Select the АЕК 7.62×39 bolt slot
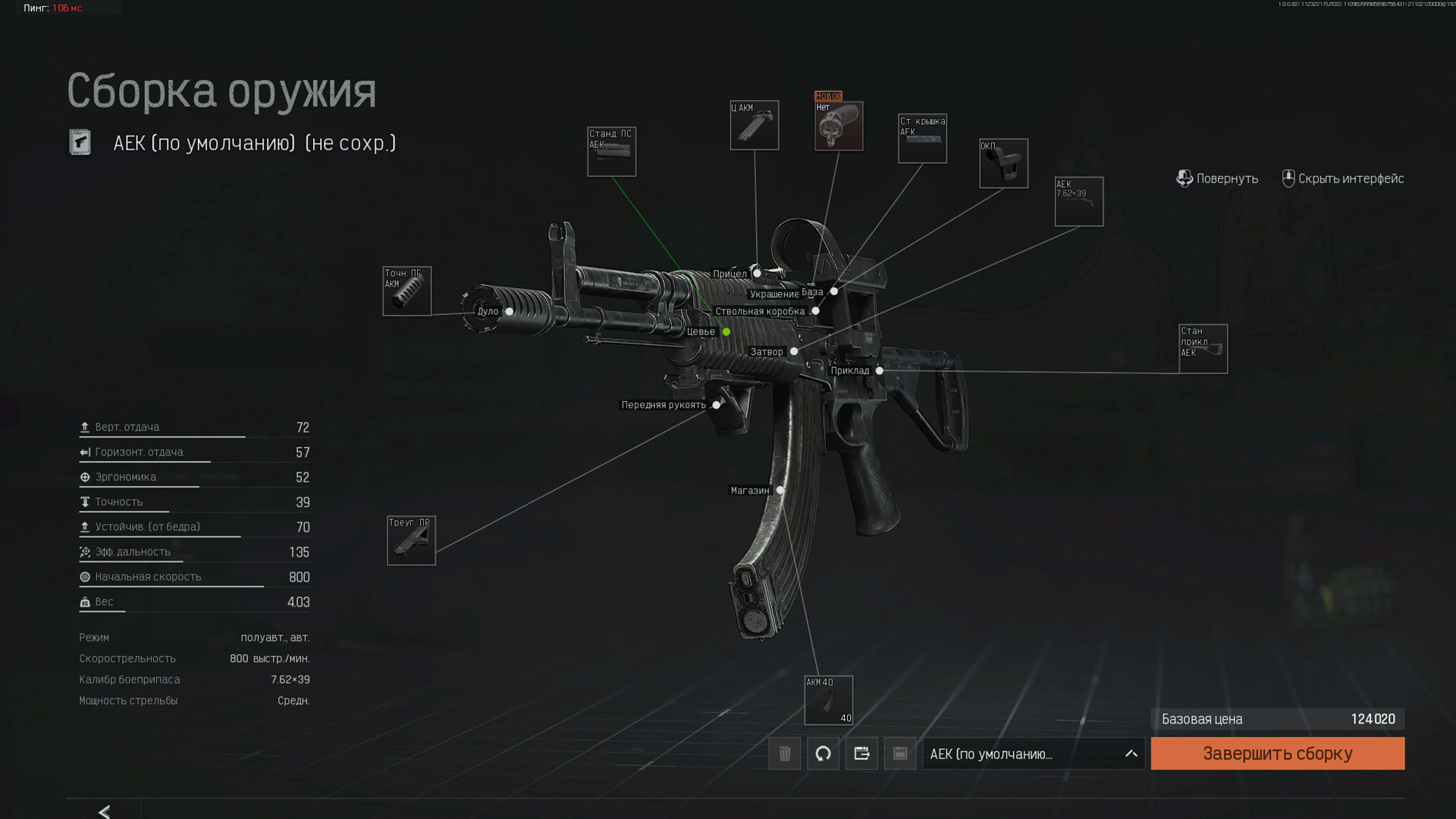Screen dimensions: 1456x819 1078,202
